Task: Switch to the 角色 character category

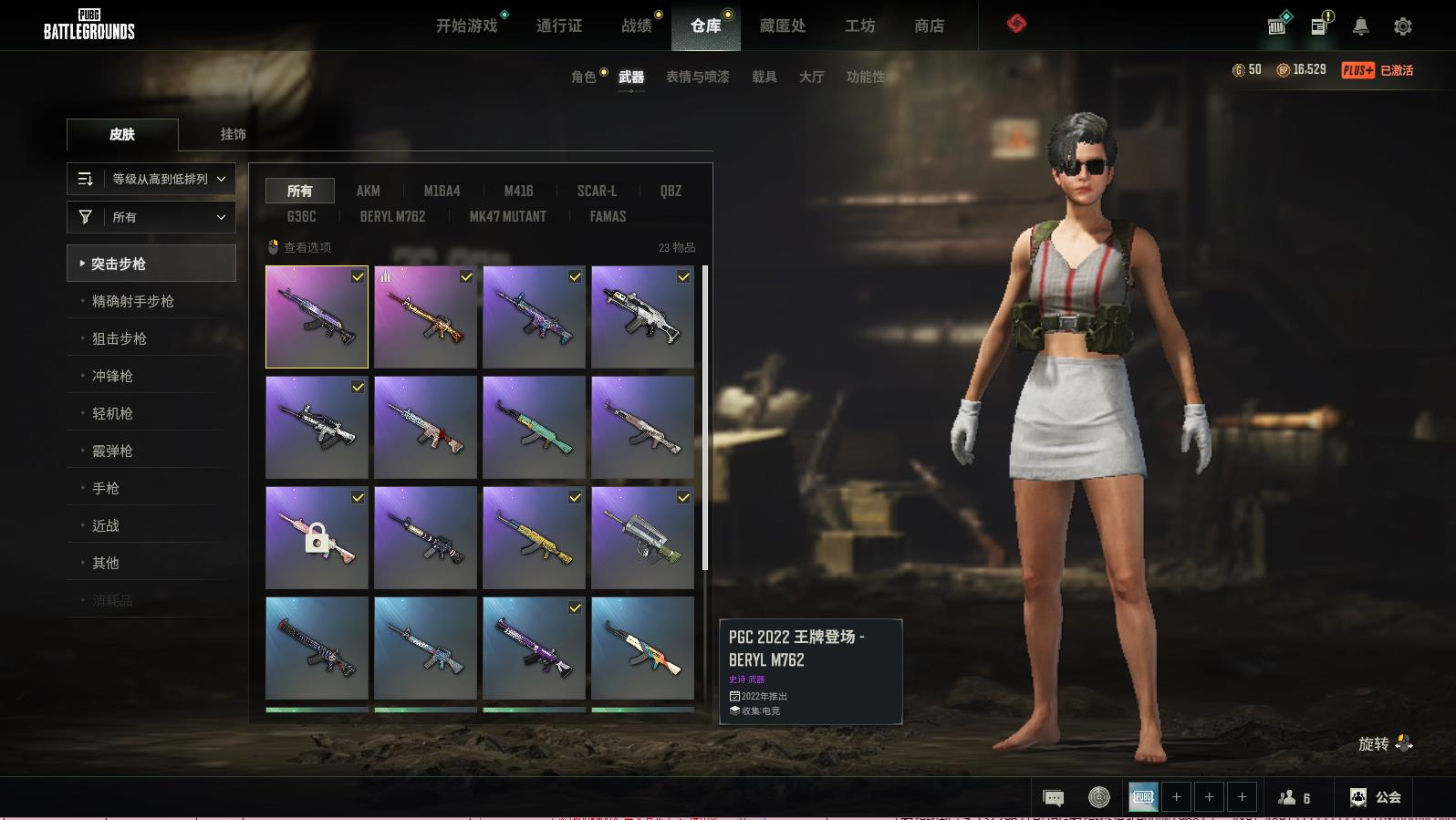Action: [x=584, y=77]
